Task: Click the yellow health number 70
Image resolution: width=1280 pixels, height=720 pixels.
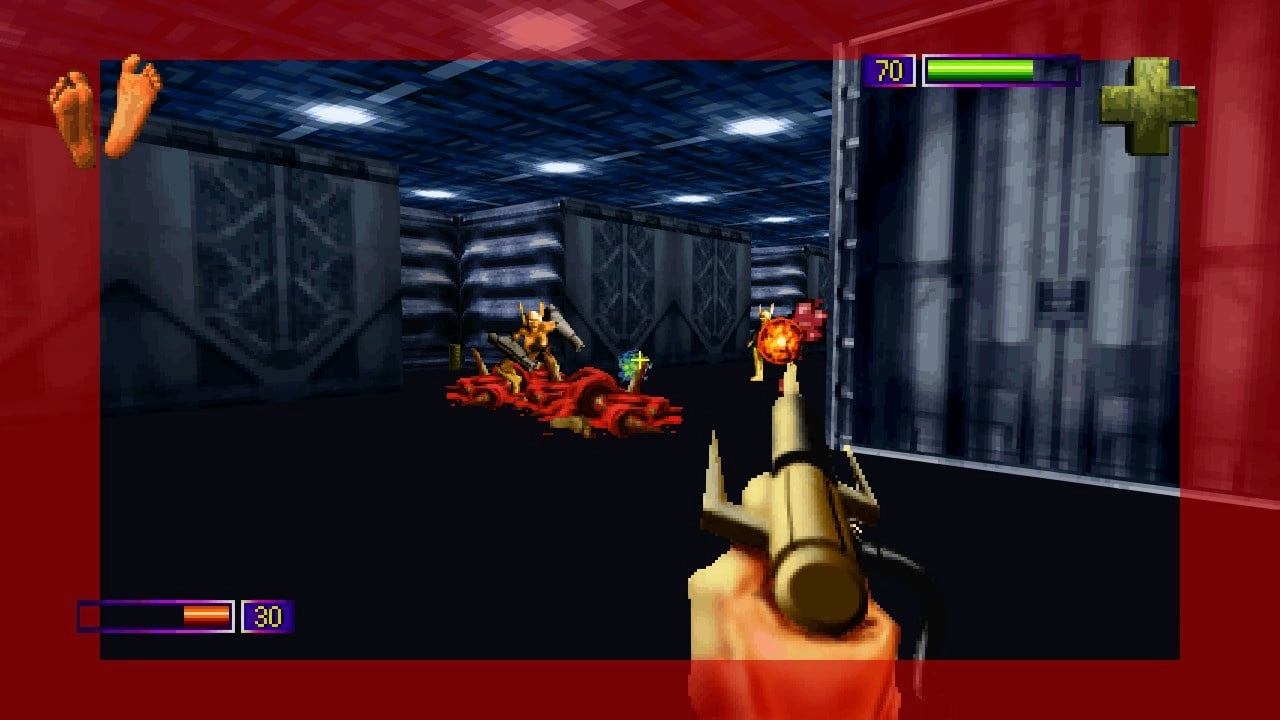Action: point(889,71)
